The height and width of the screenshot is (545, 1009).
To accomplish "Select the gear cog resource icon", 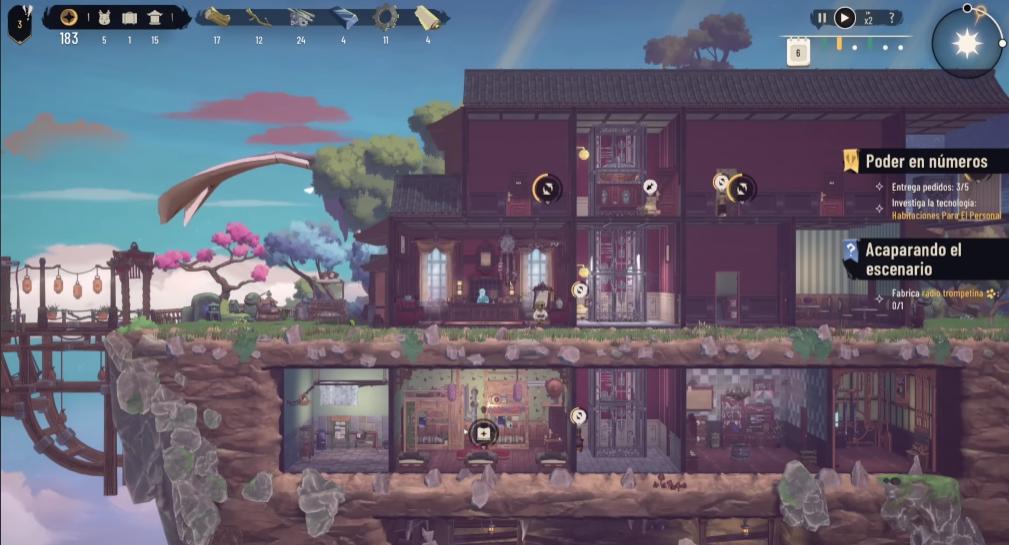I will 385,17.
